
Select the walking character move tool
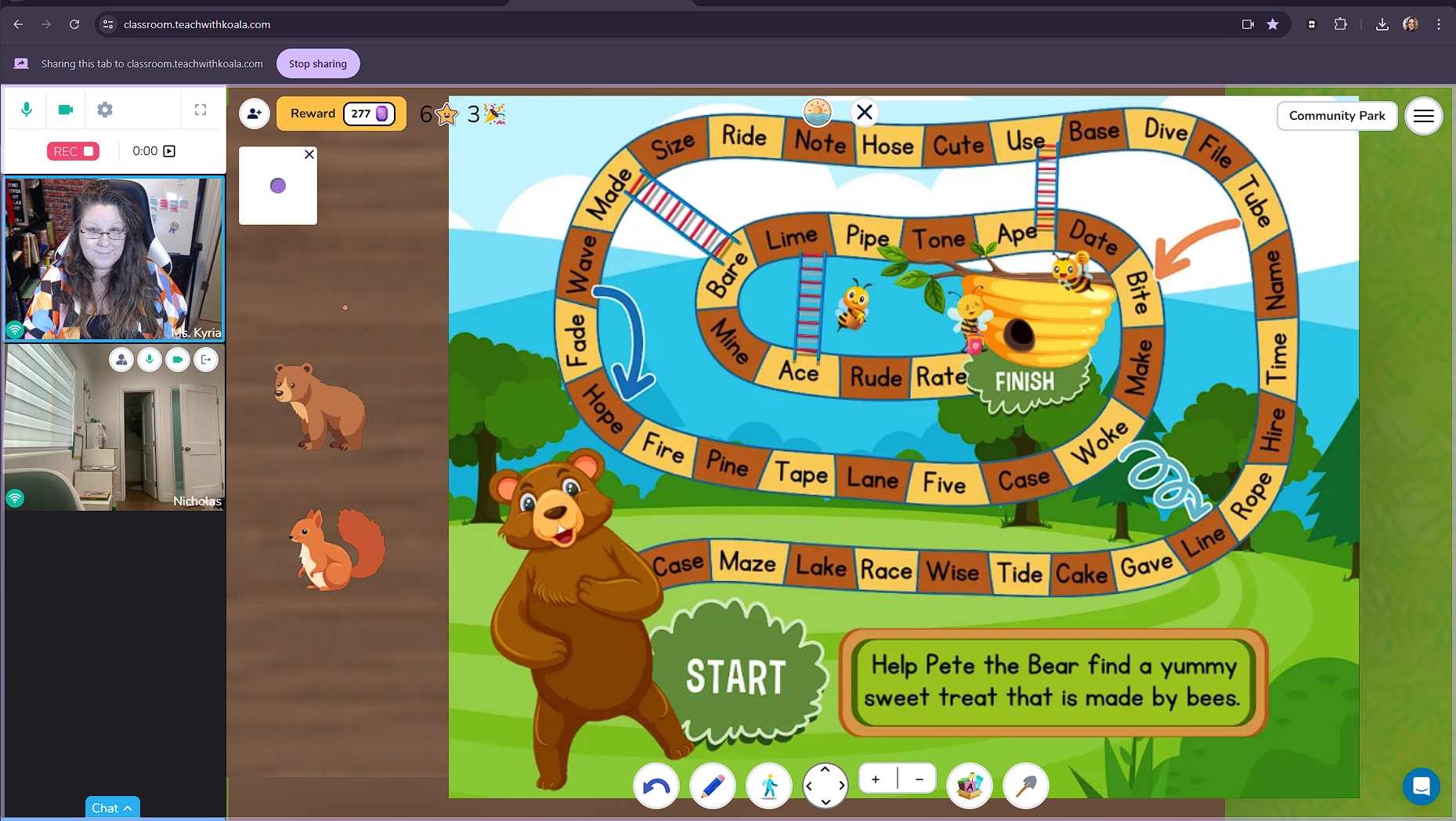768,786
